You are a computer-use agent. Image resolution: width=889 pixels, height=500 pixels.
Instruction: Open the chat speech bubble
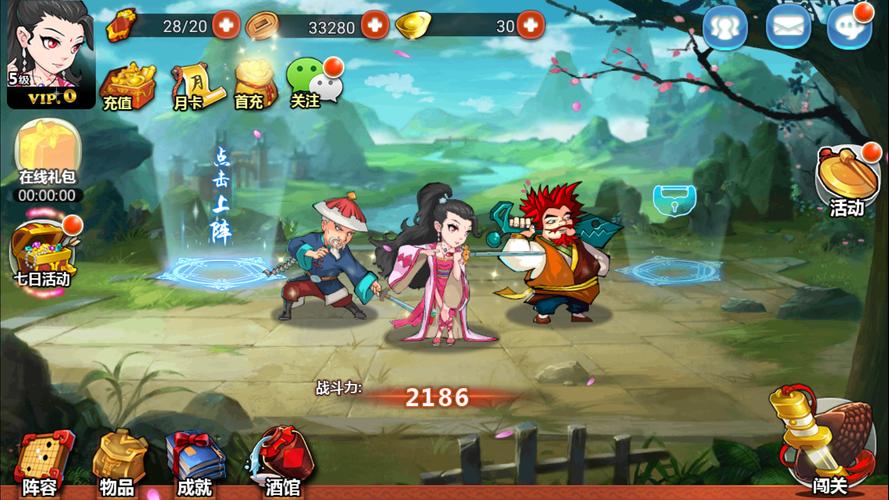848,27
